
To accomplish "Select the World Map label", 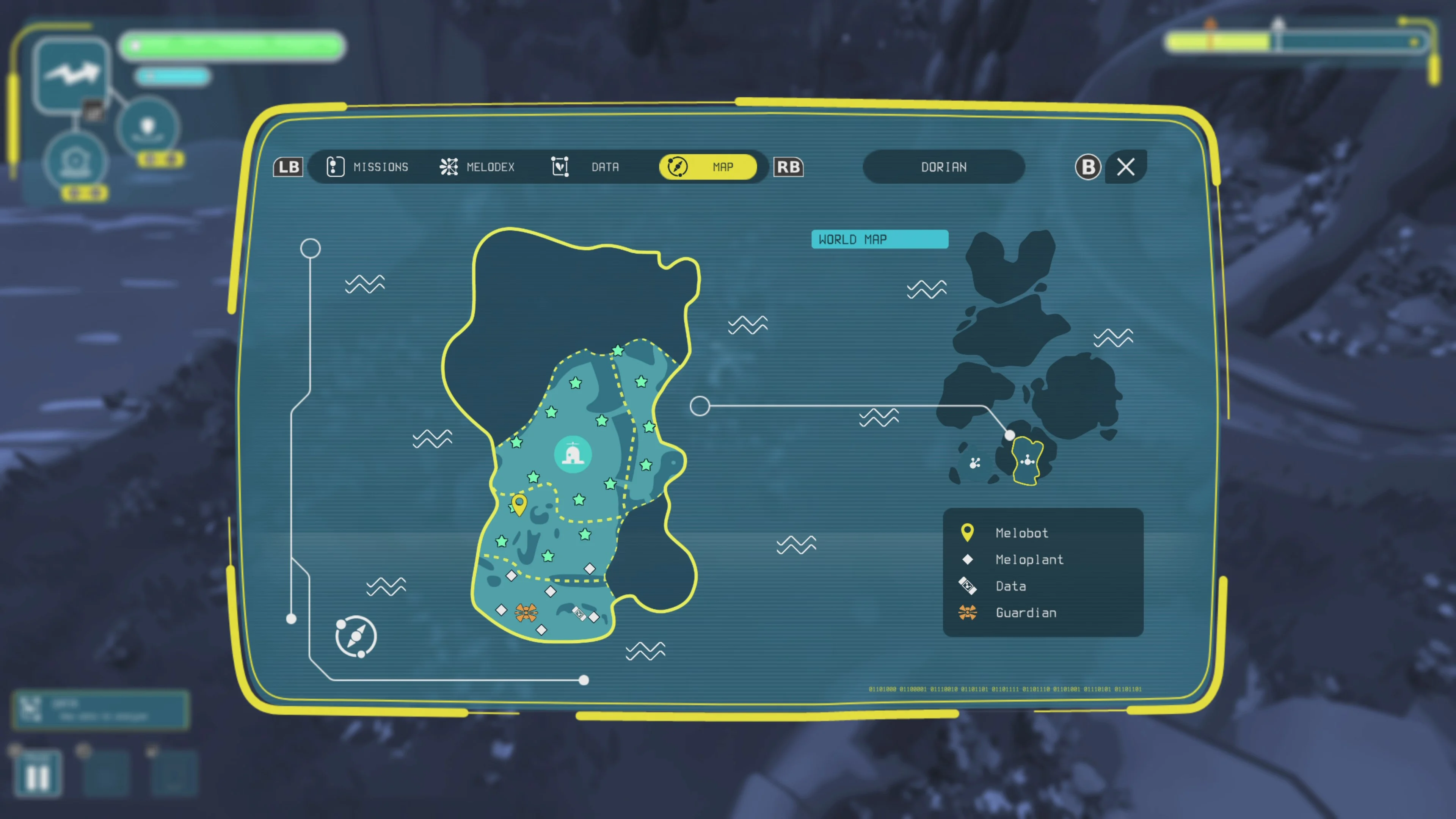I will coord(879,239).
